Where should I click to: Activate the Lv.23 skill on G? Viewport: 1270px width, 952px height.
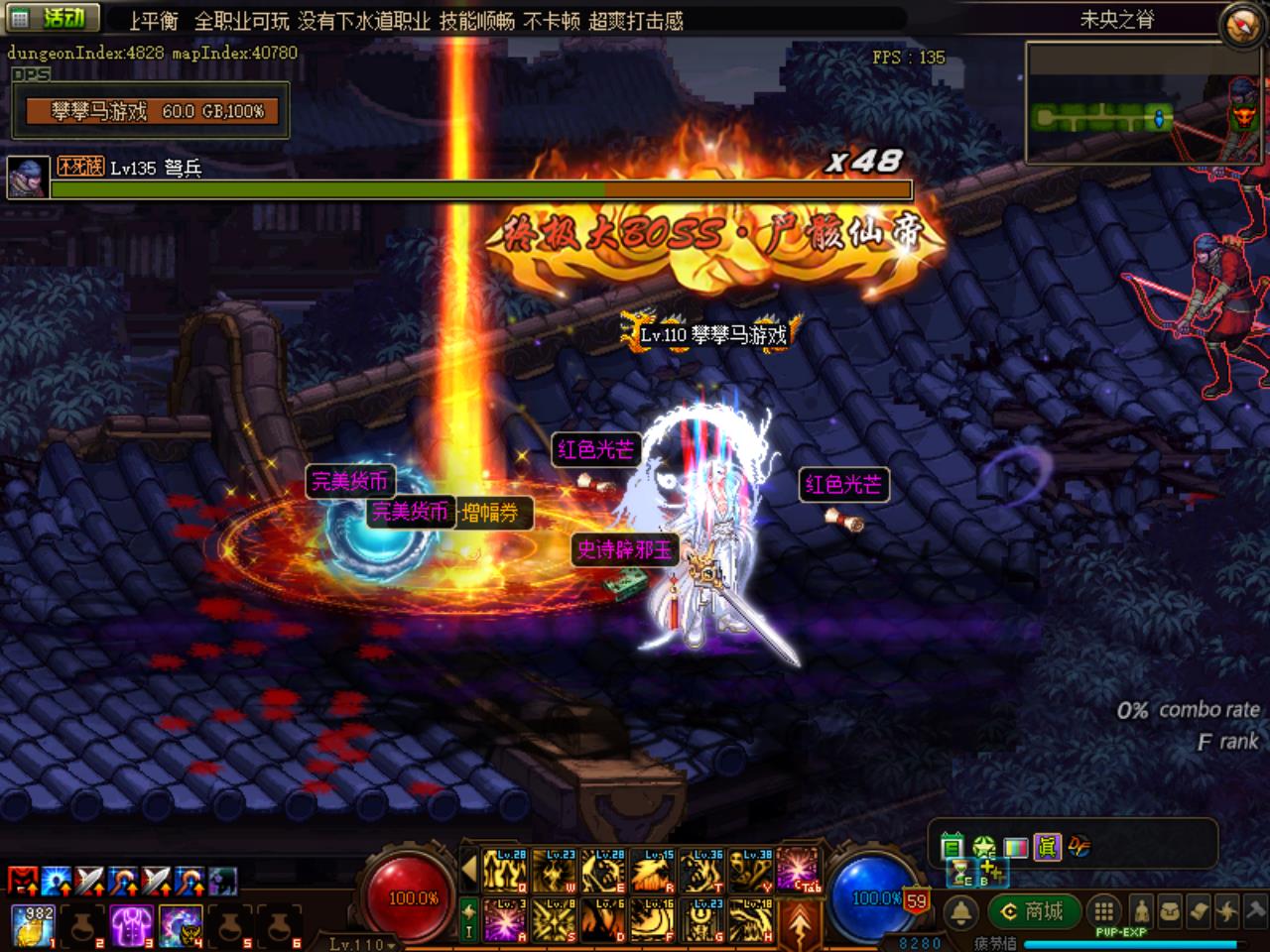pos(701,920)
